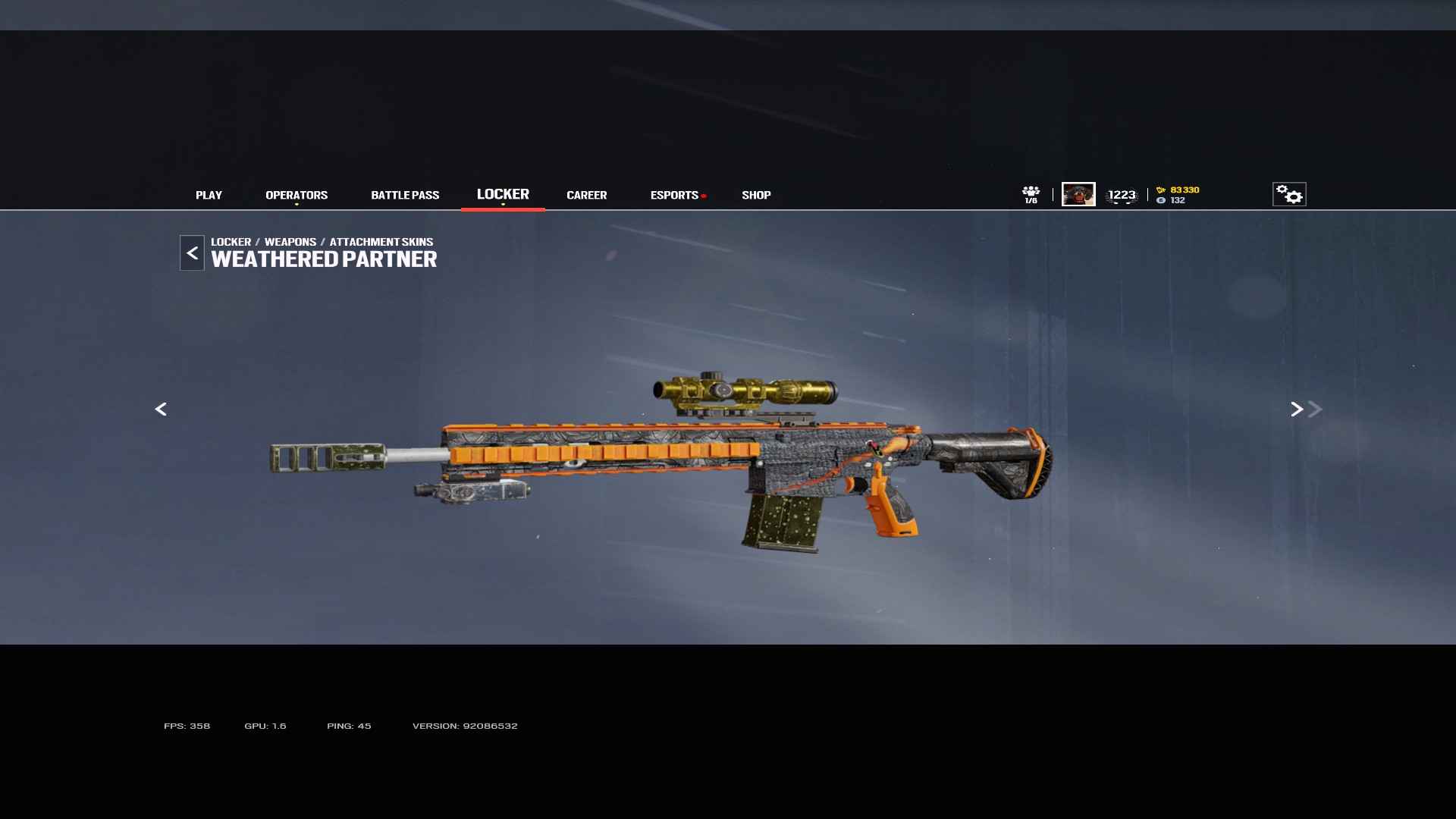Switch to the Operators tab
Screen dimensions: 1456x819
click(297, 195)
